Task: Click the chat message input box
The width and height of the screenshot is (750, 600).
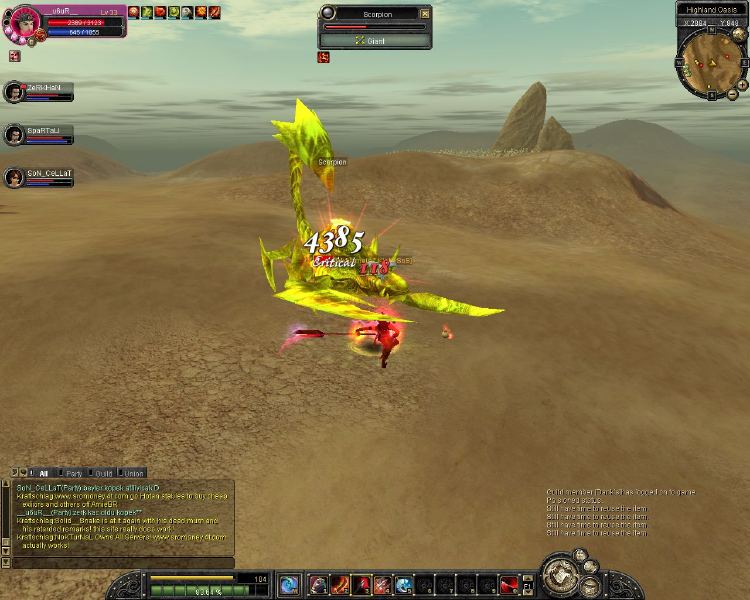Action: 120,562
